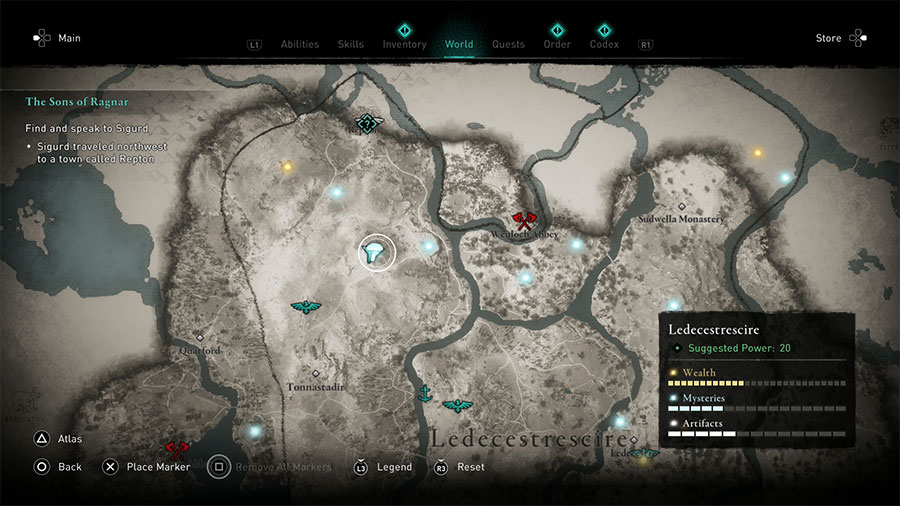900x506 pixels.
Task: Select The Sons of Ragnar quest tracker
Action: pyautogui.click(x=77, y=101)
